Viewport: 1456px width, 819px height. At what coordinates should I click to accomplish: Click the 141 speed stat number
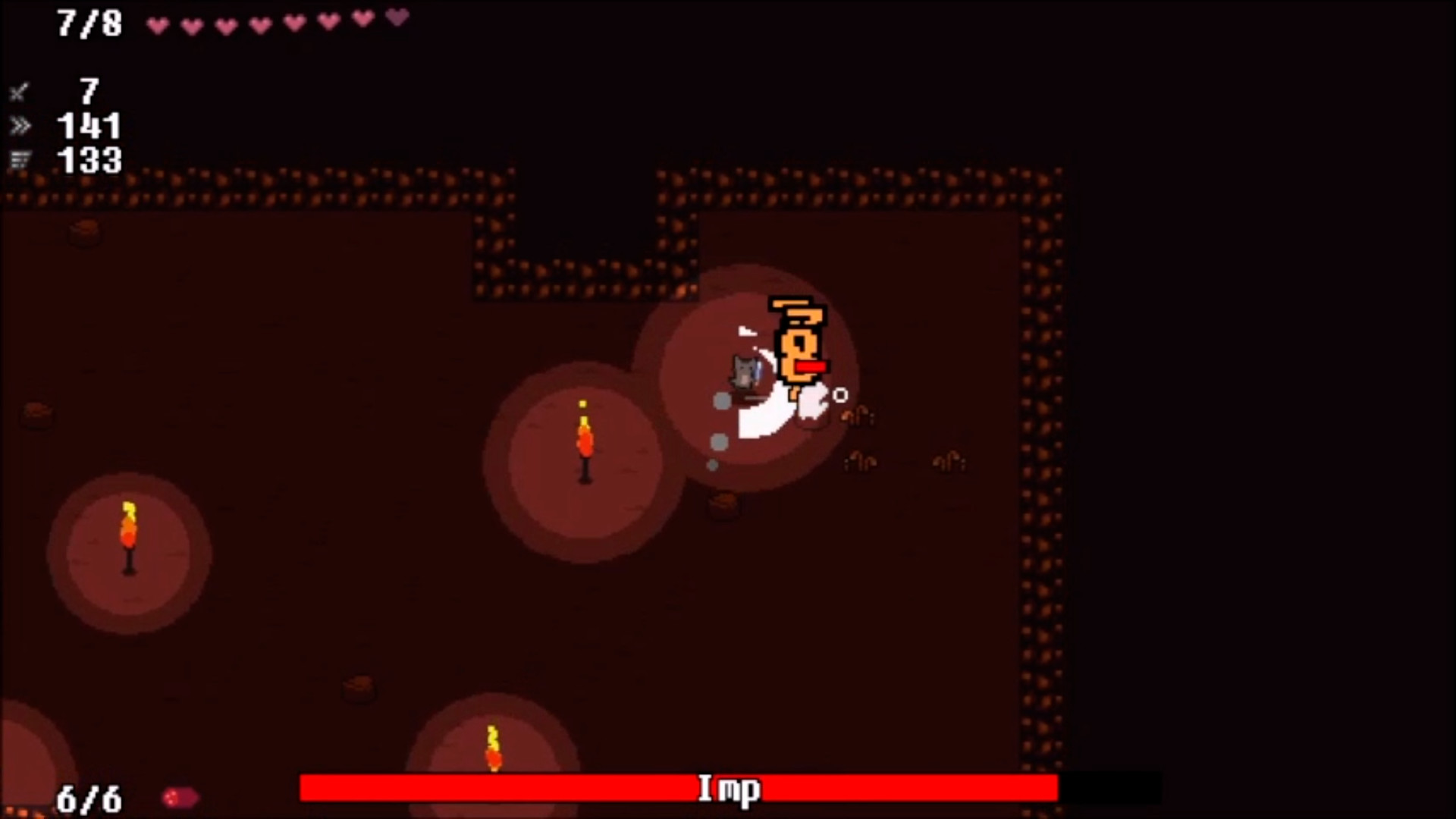pyautogui.click(x=90, y=126)
